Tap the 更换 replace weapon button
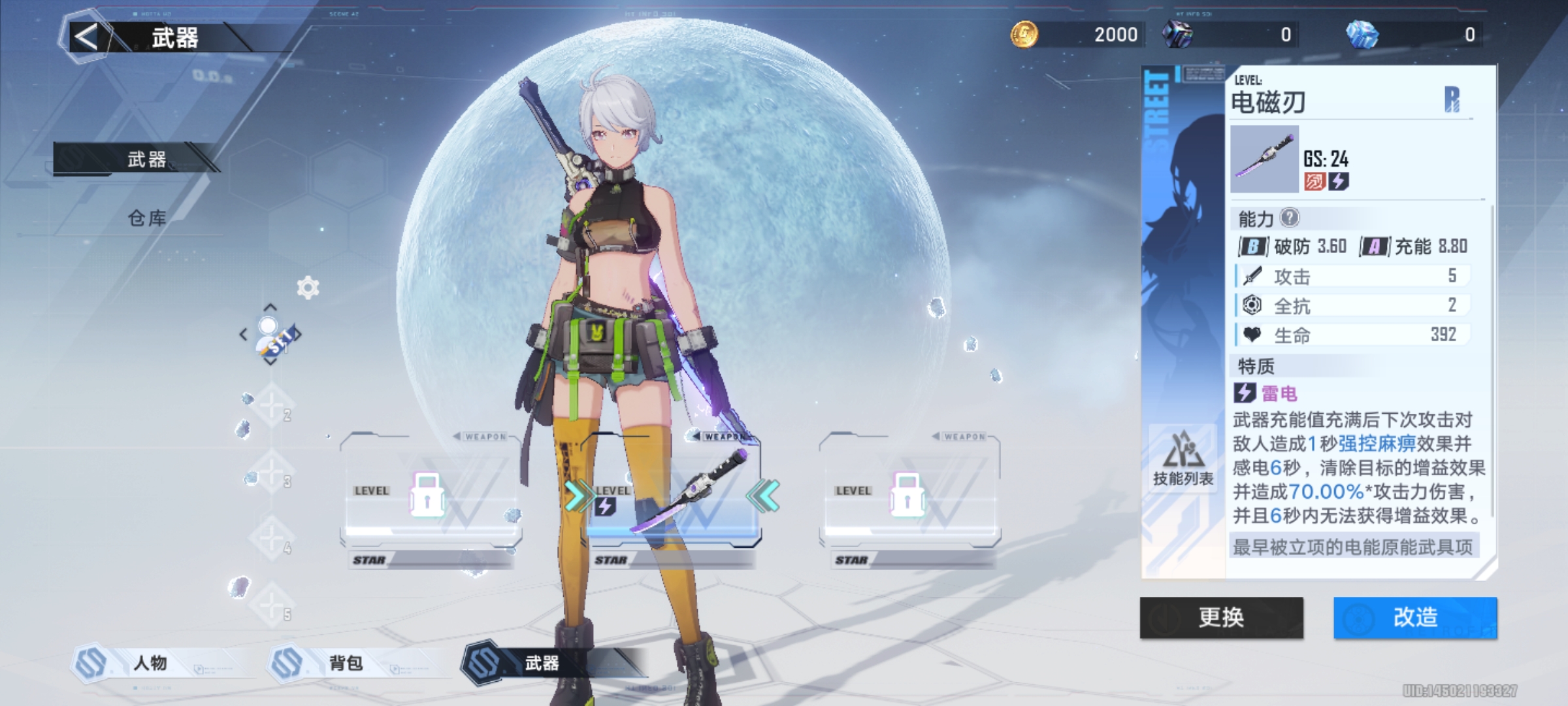 [1221, 617]
